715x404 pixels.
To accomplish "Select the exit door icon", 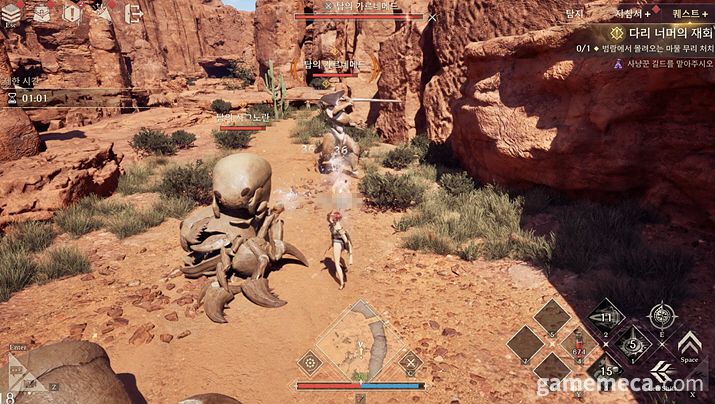I will pos(133,13).
